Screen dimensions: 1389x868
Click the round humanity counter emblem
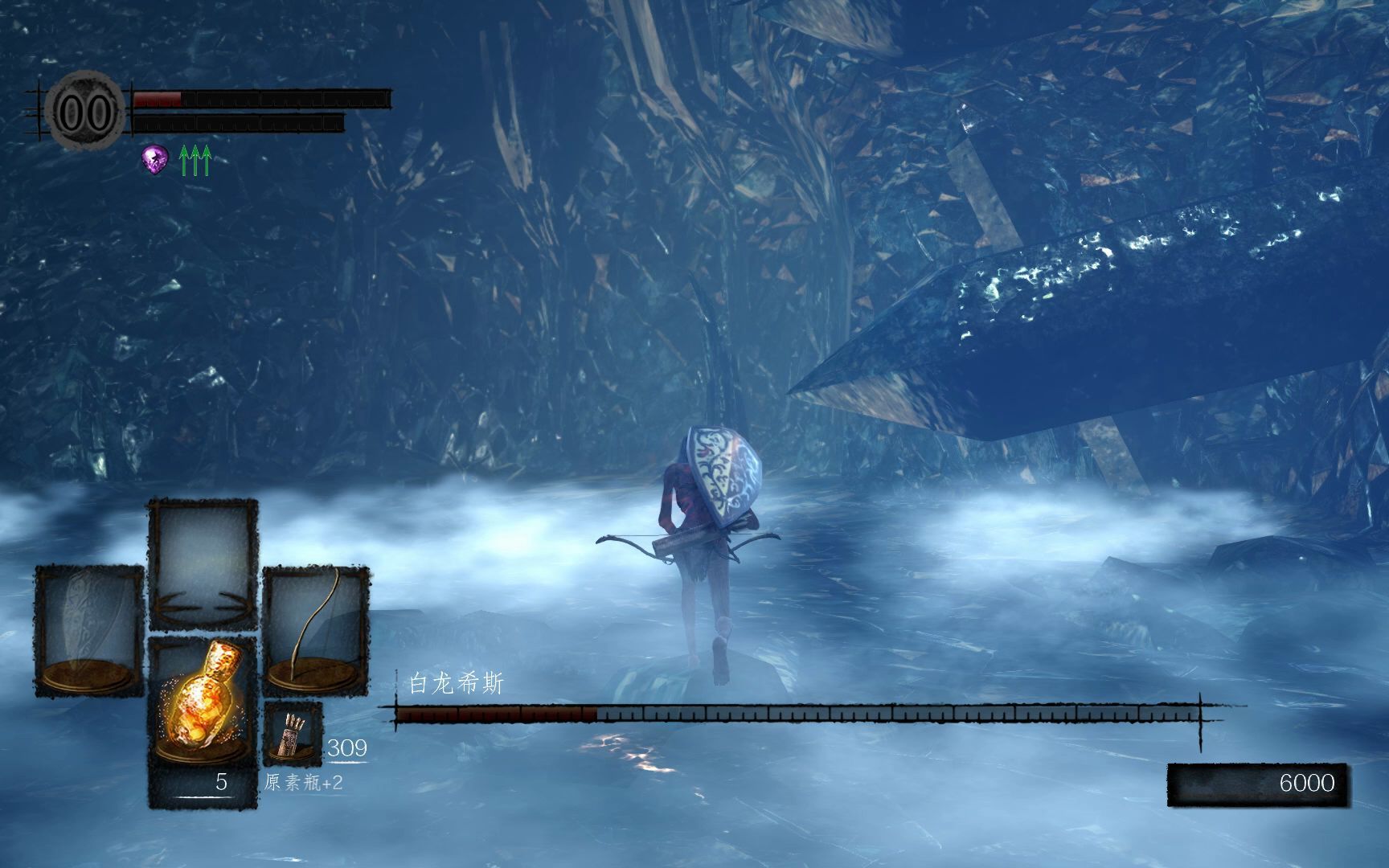(84, 112)
